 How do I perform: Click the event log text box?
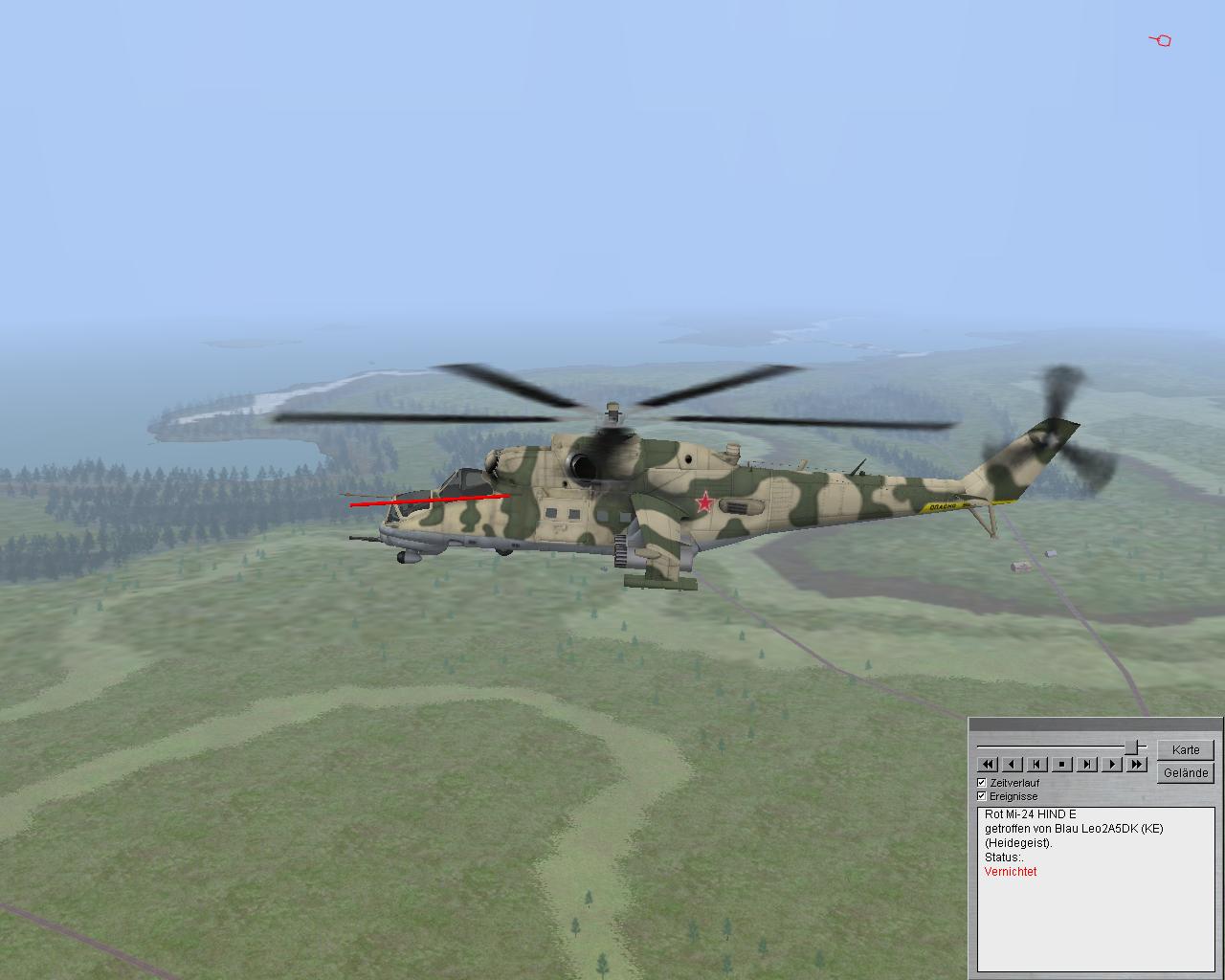1096,888
